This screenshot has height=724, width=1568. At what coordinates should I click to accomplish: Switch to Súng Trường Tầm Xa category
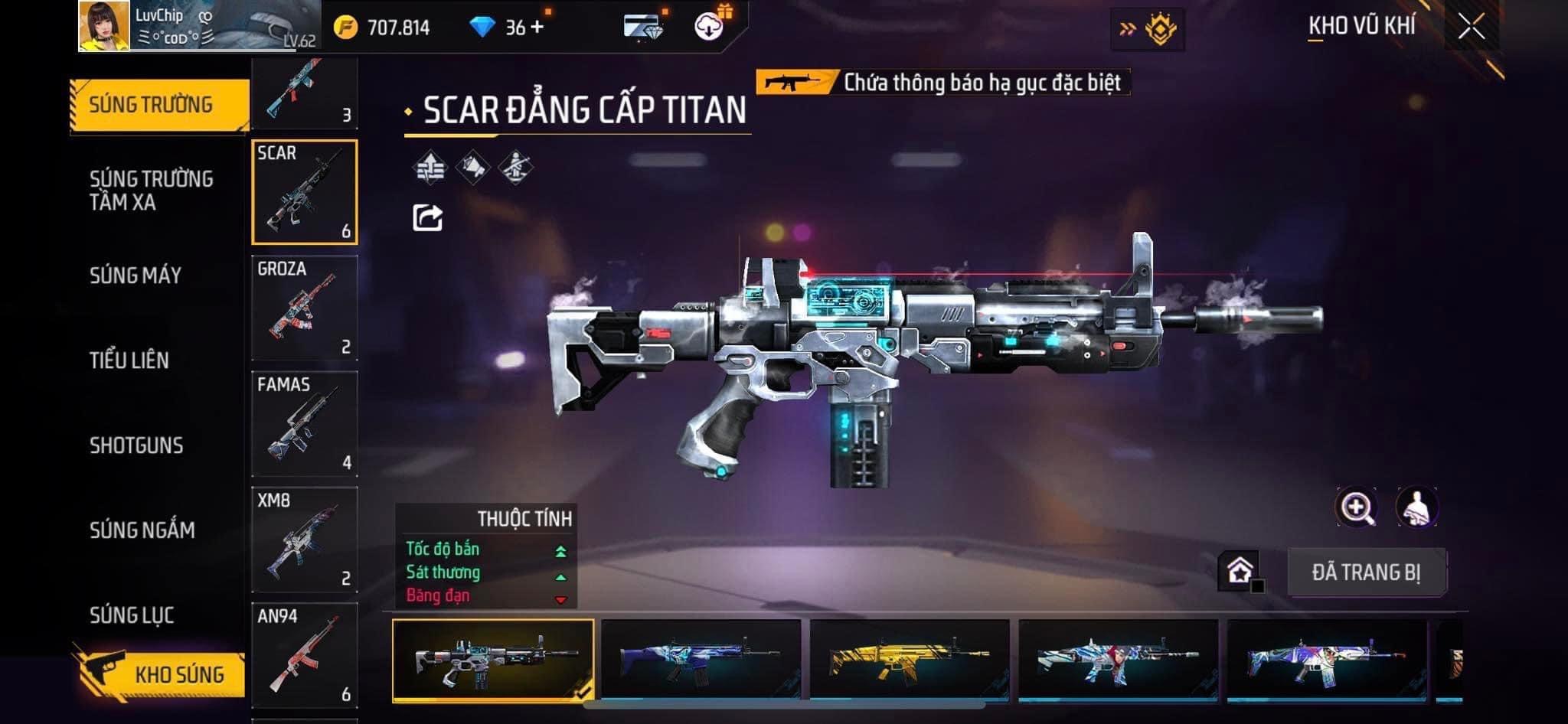coord(151,191)
